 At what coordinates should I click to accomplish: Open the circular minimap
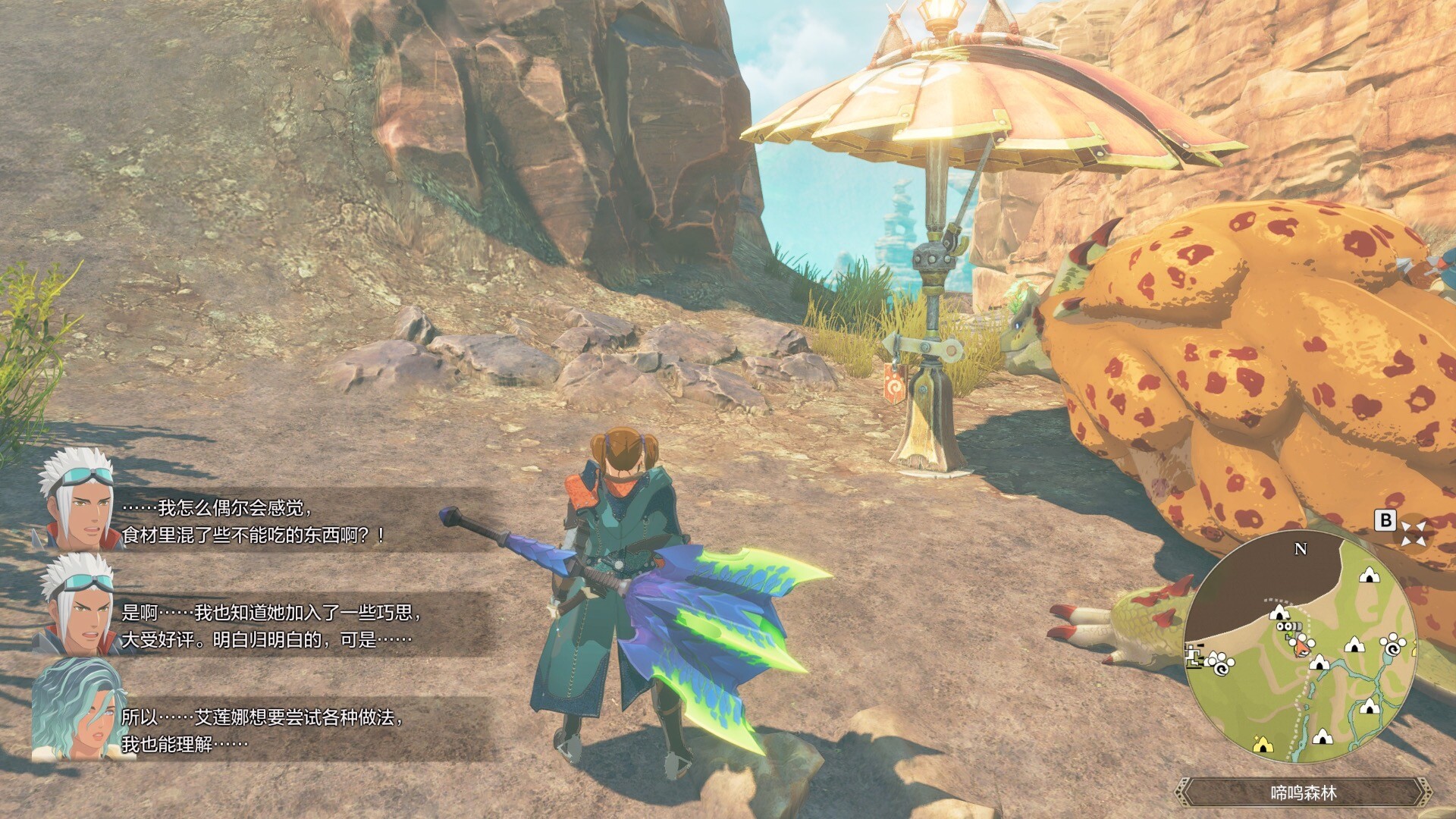[x=1300, y=648]
